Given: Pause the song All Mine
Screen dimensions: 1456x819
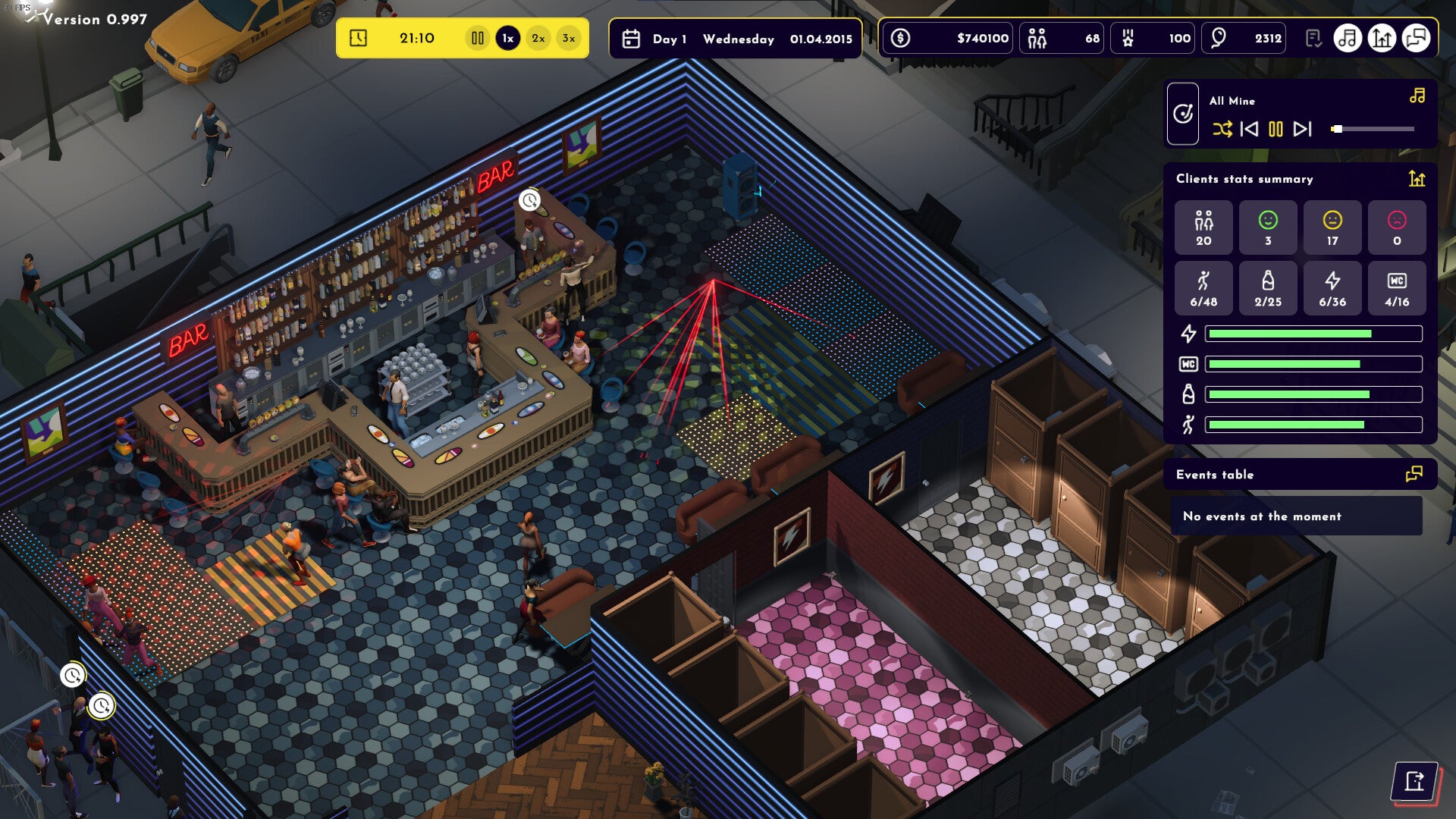Looking at the screenshot, I should 1276,129.
